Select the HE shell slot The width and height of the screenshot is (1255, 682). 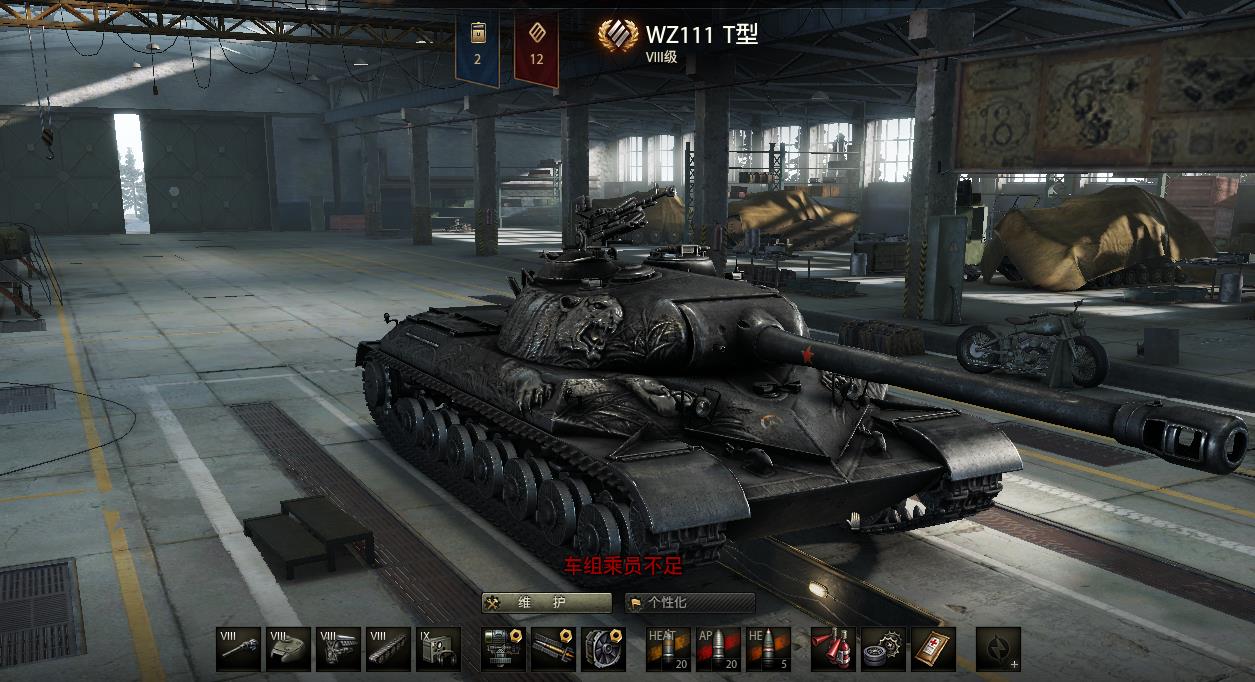tap(768, 649)
